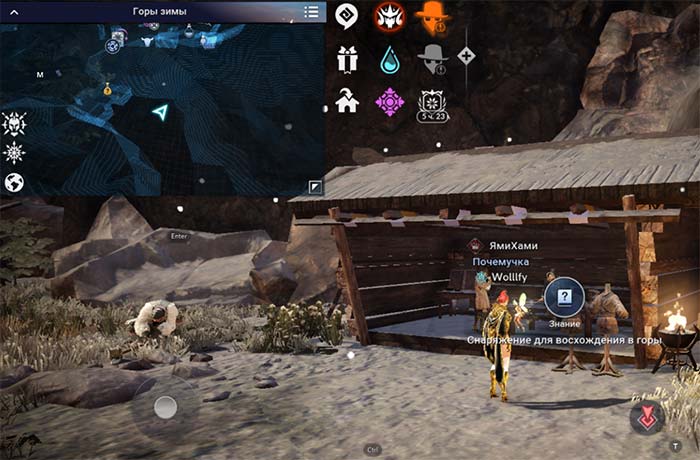700x460 pixels.
Task: Tap the red downward arrow action button
Action: click(x=647, y=417)
